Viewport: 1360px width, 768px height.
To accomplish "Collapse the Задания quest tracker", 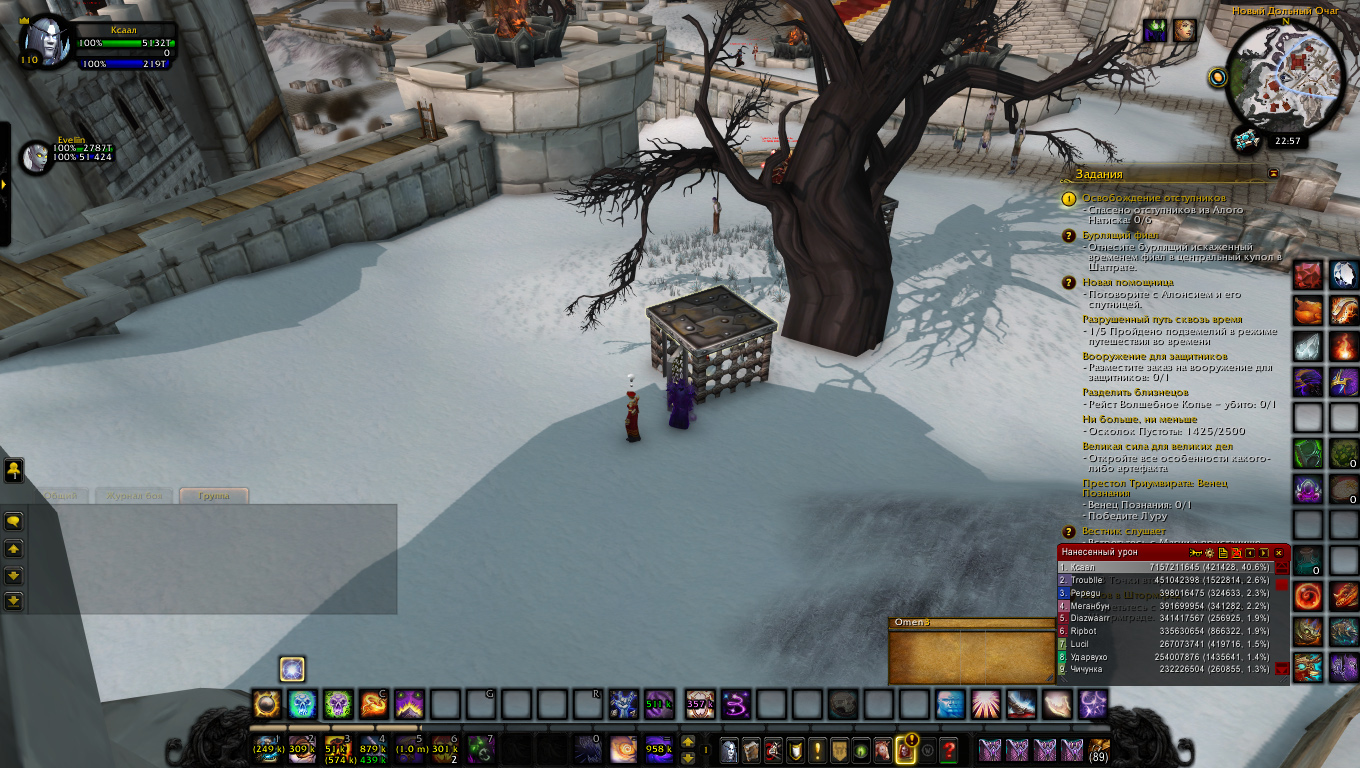I will coord(1273,173).
